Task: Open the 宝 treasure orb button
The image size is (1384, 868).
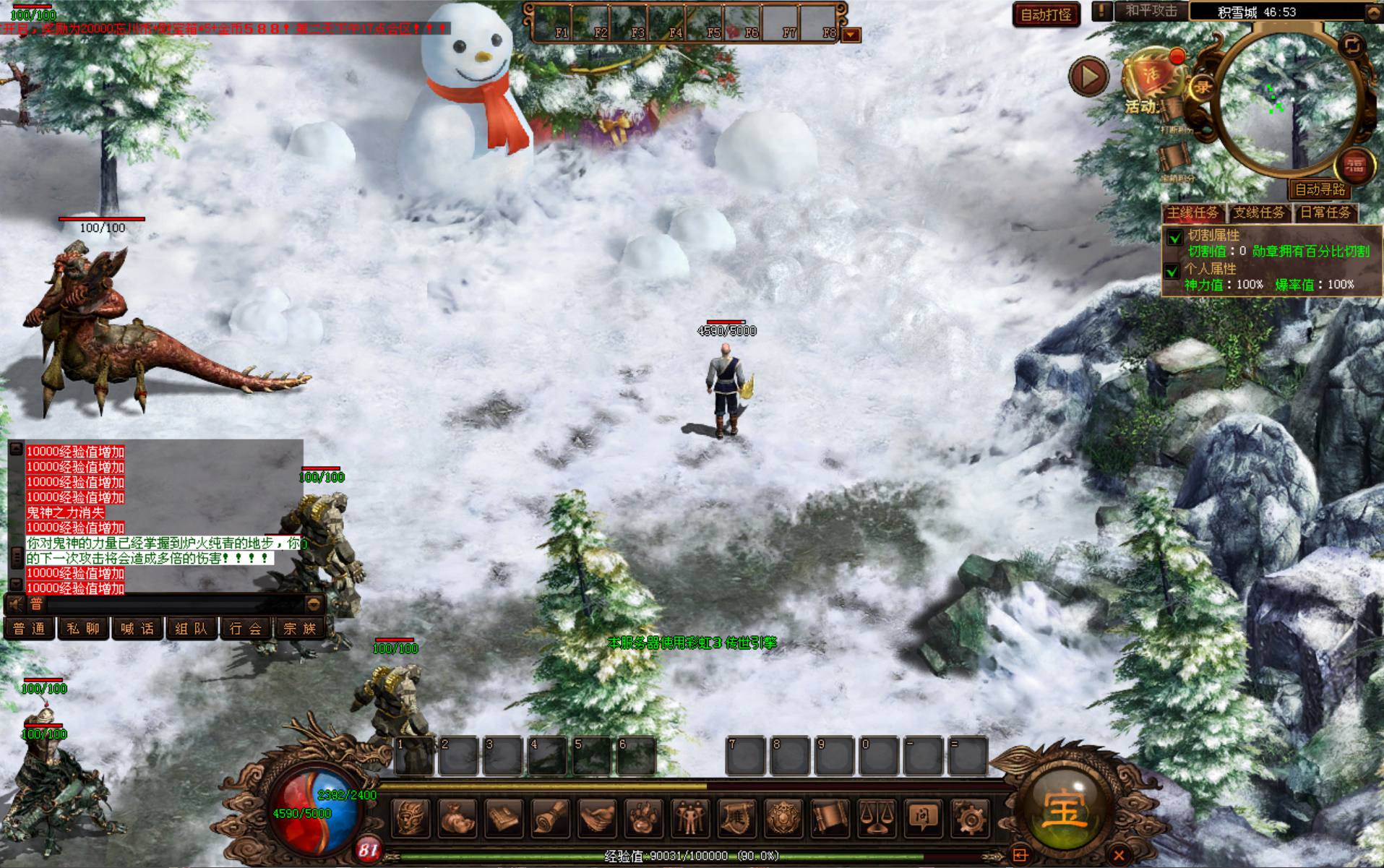Action: (1064, 811)
